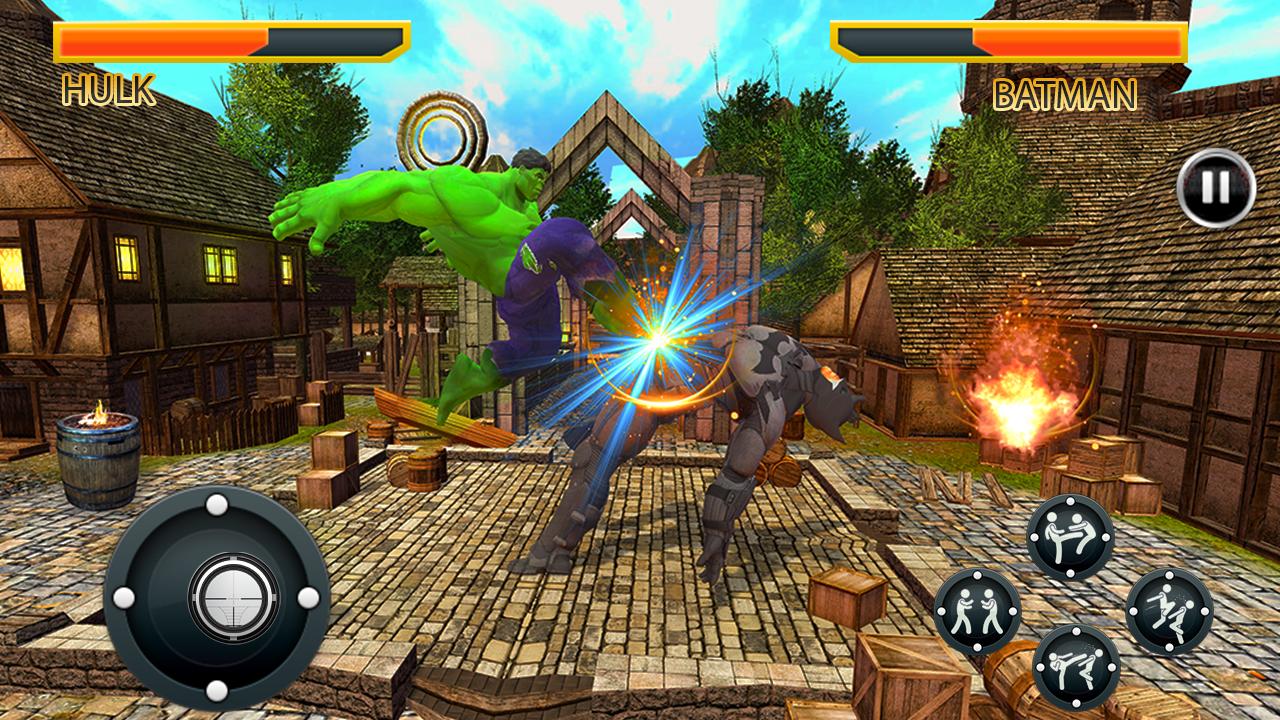The width and height of the screenshot is (1280, 720).
Task: Tap the boxing punch attack button
Action: click(x=977, y=611)
